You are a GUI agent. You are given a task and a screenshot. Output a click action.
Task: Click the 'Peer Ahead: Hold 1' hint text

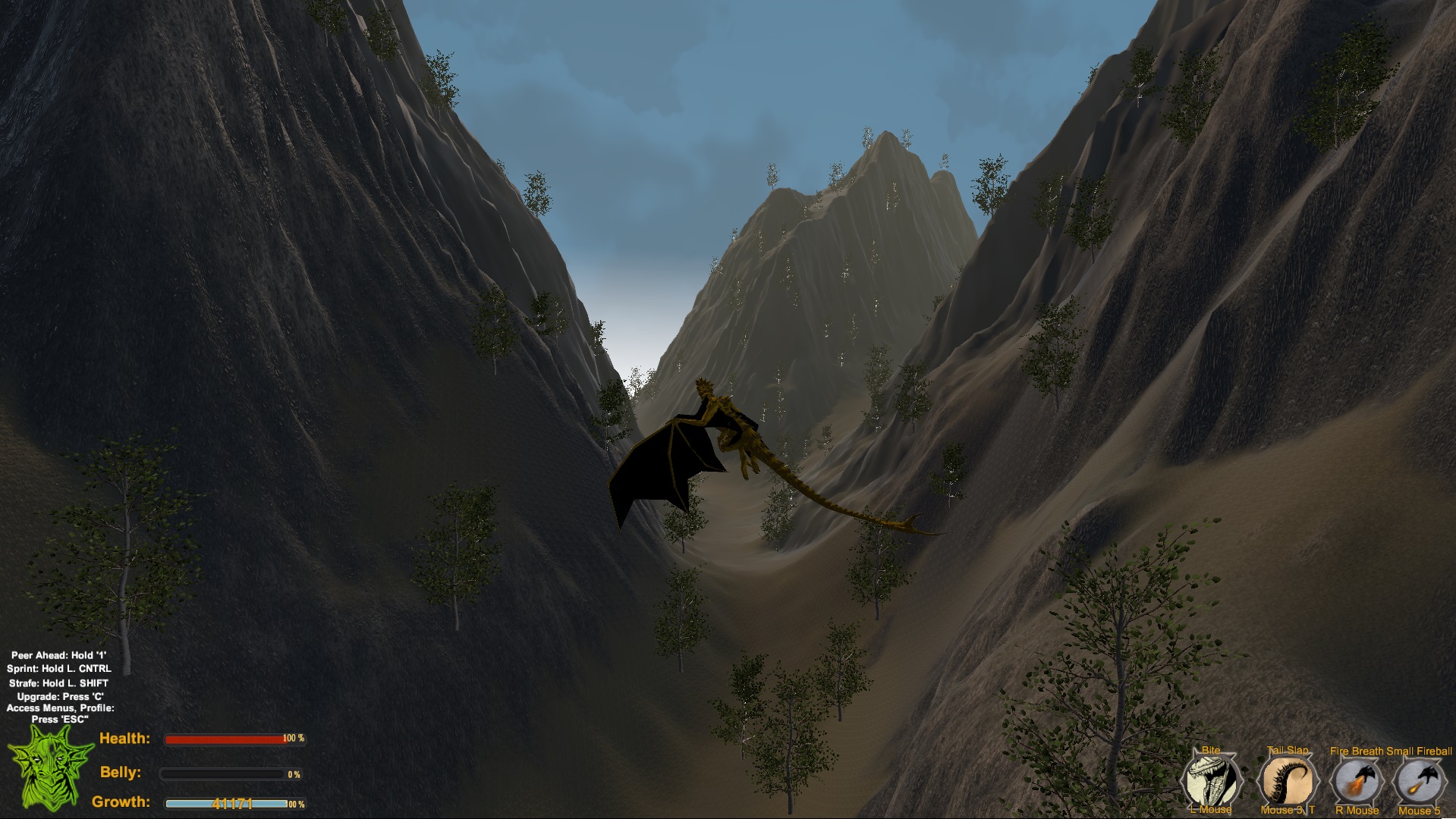click(59, 654)
